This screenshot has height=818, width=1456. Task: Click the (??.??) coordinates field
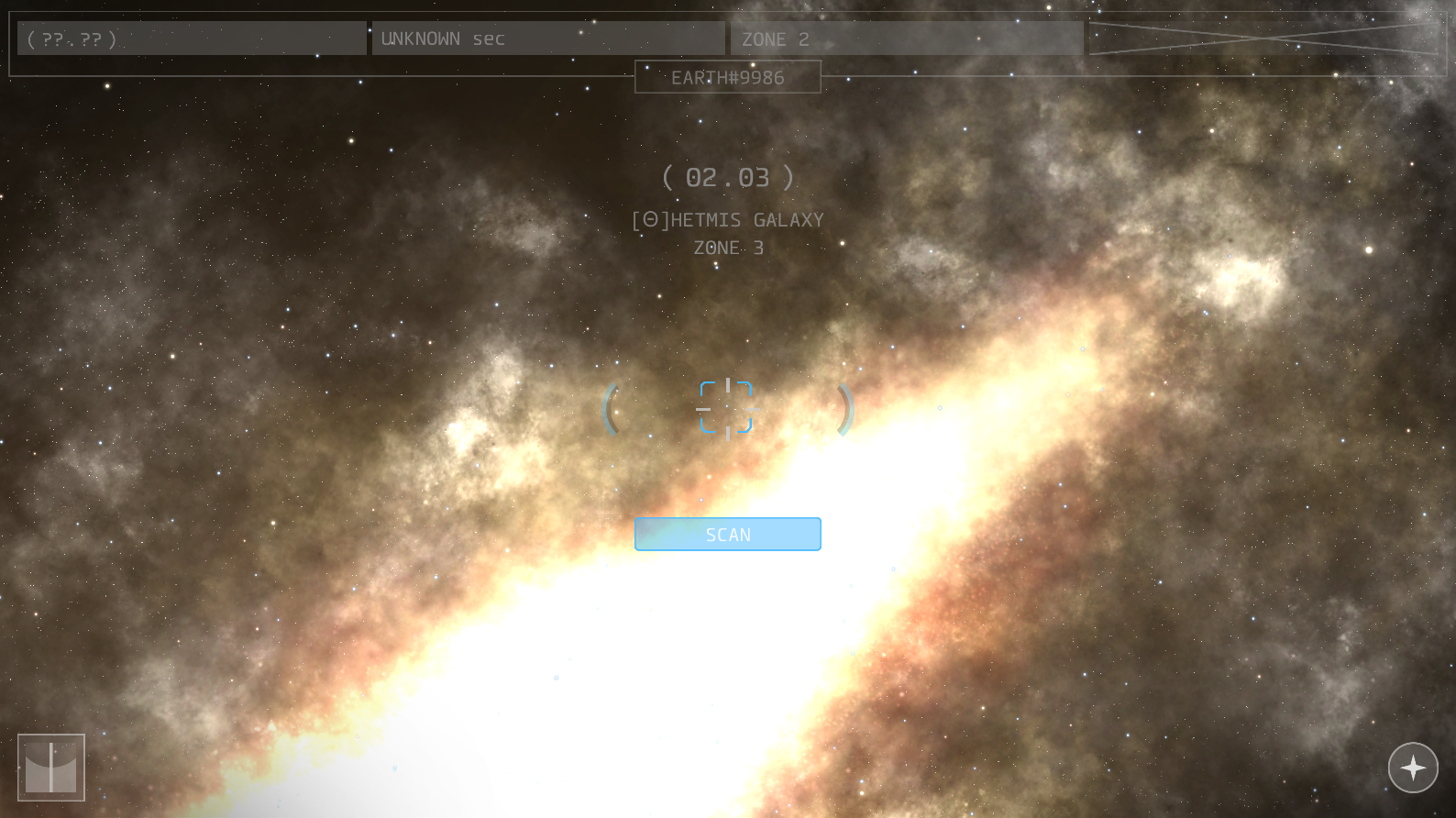191,39
